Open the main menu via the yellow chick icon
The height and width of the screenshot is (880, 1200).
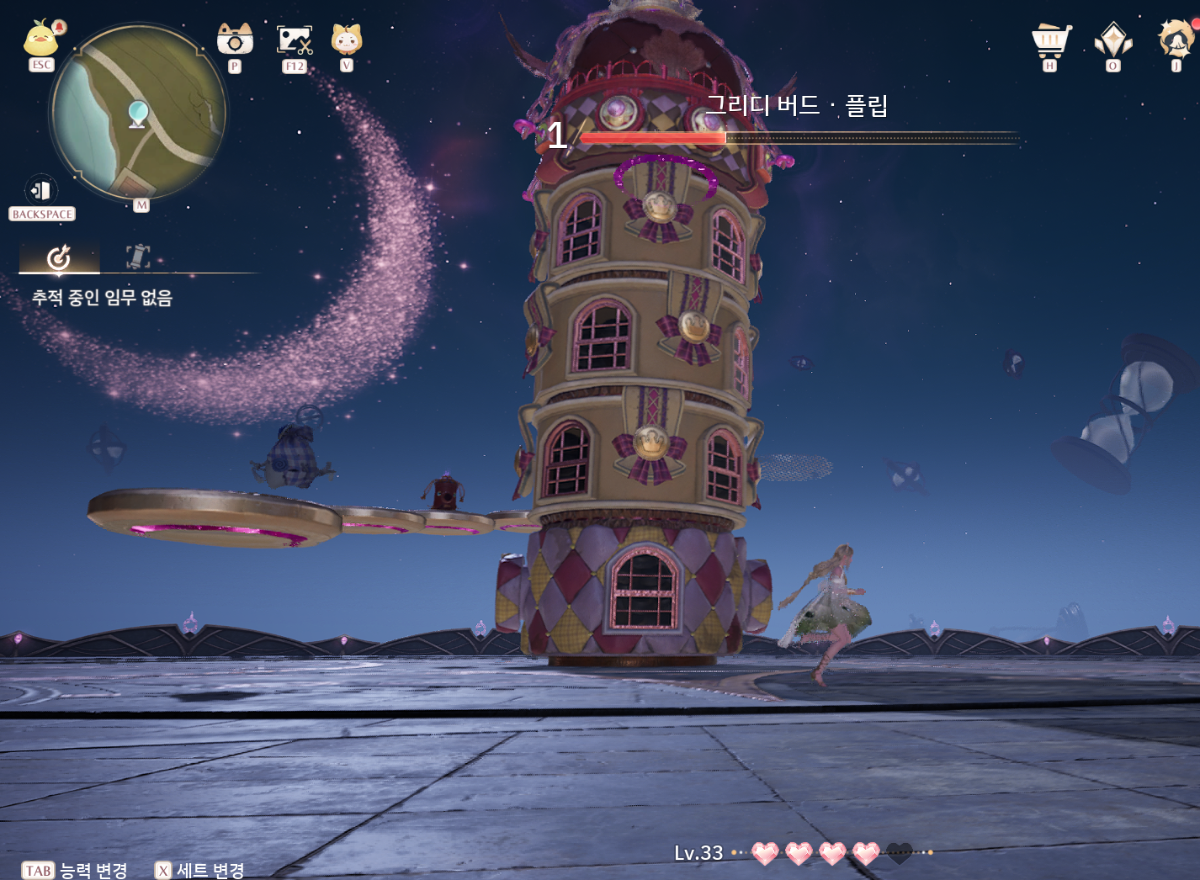click(41, 39)
